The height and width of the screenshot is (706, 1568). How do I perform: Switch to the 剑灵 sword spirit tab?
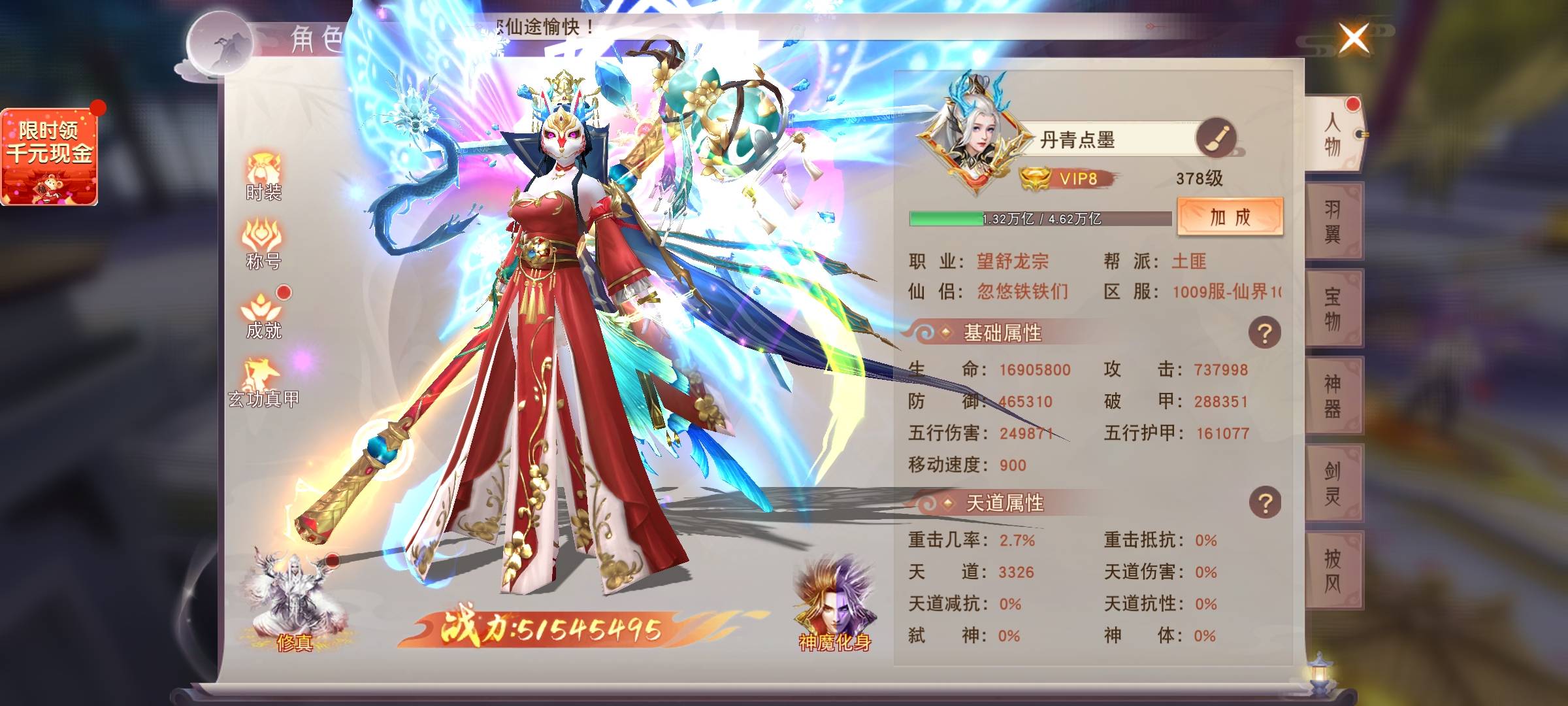coord(1333,482)
